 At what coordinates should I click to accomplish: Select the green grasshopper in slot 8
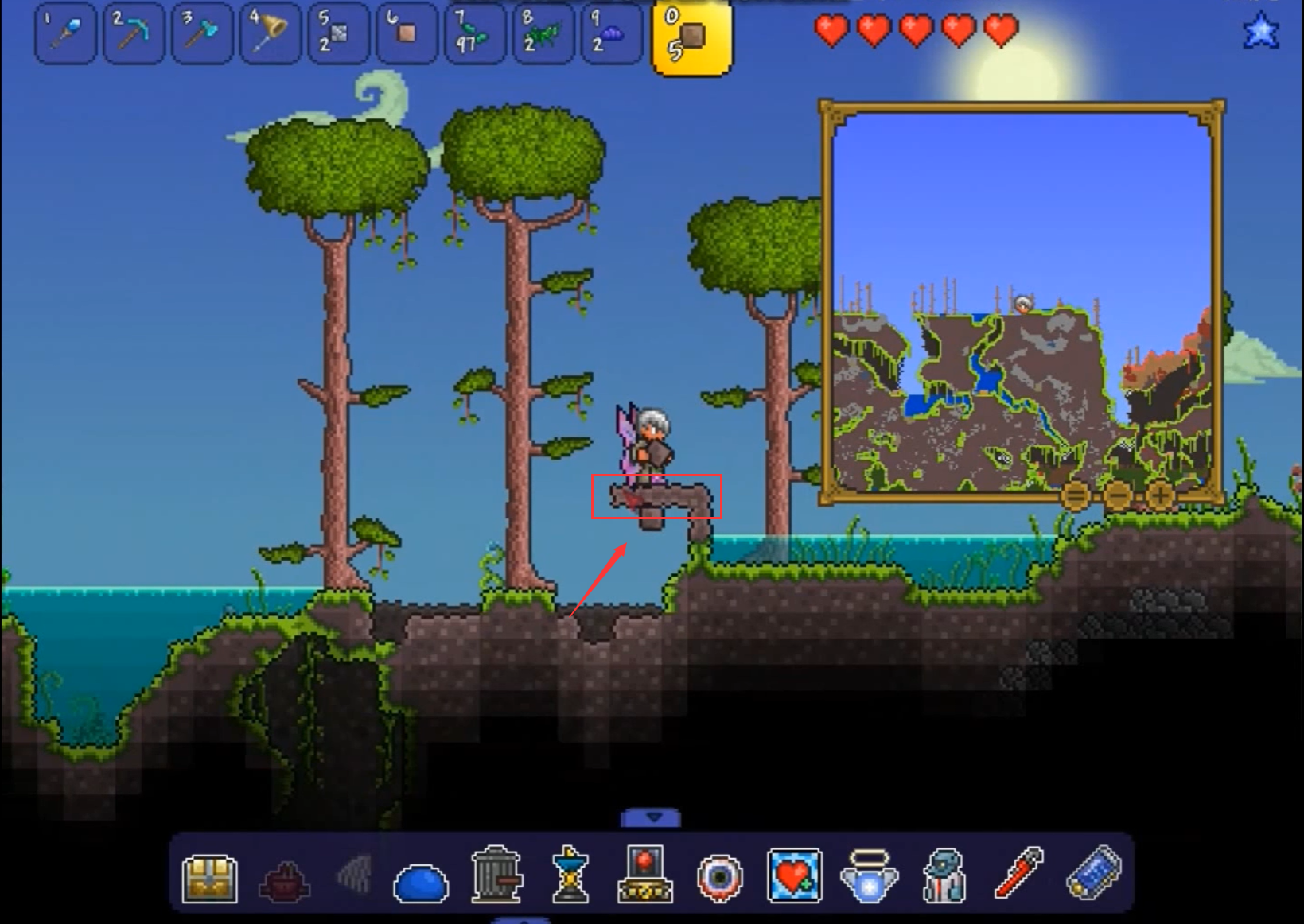click(543, 34)
